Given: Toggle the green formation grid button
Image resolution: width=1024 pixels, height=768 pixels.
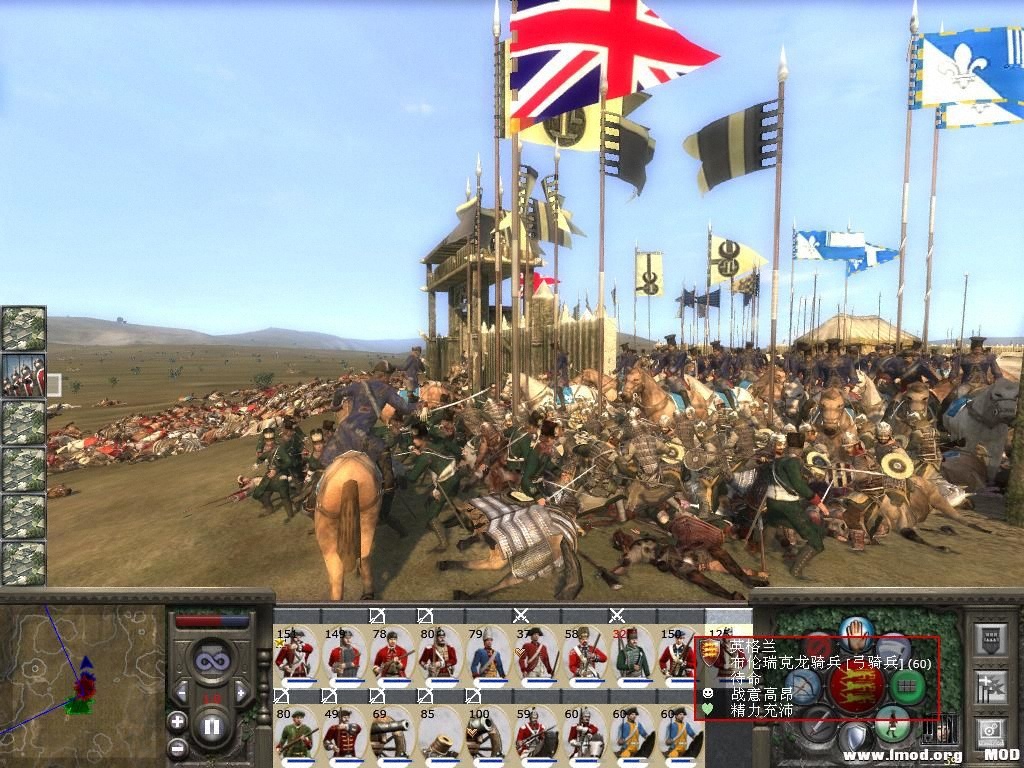Looking at the screenshot, I should pyautogui.click(x=908, y=686).
